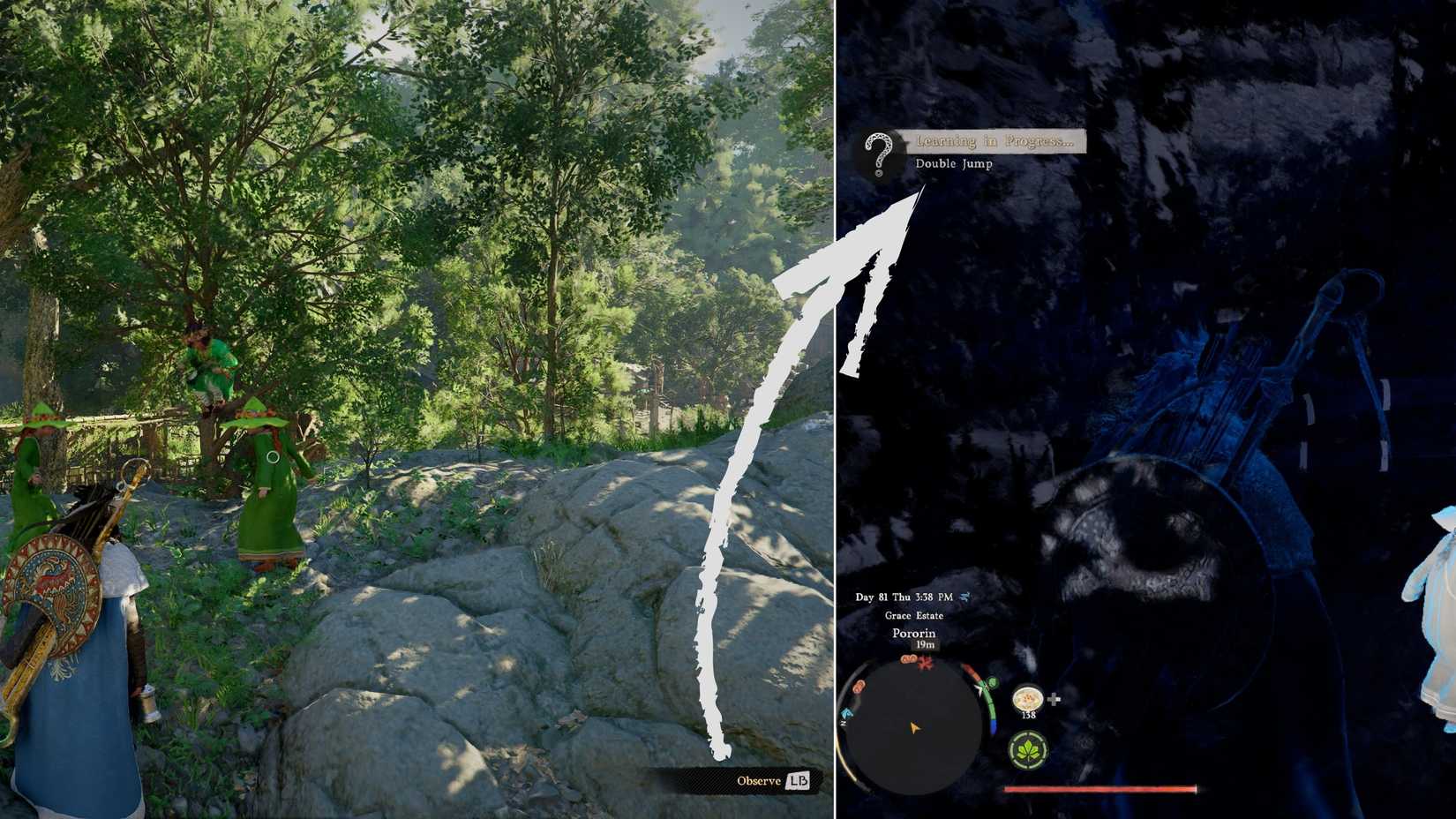
Task: Click the Grace Estate location text
Action: pyautogui.click(x=914, y=616)
